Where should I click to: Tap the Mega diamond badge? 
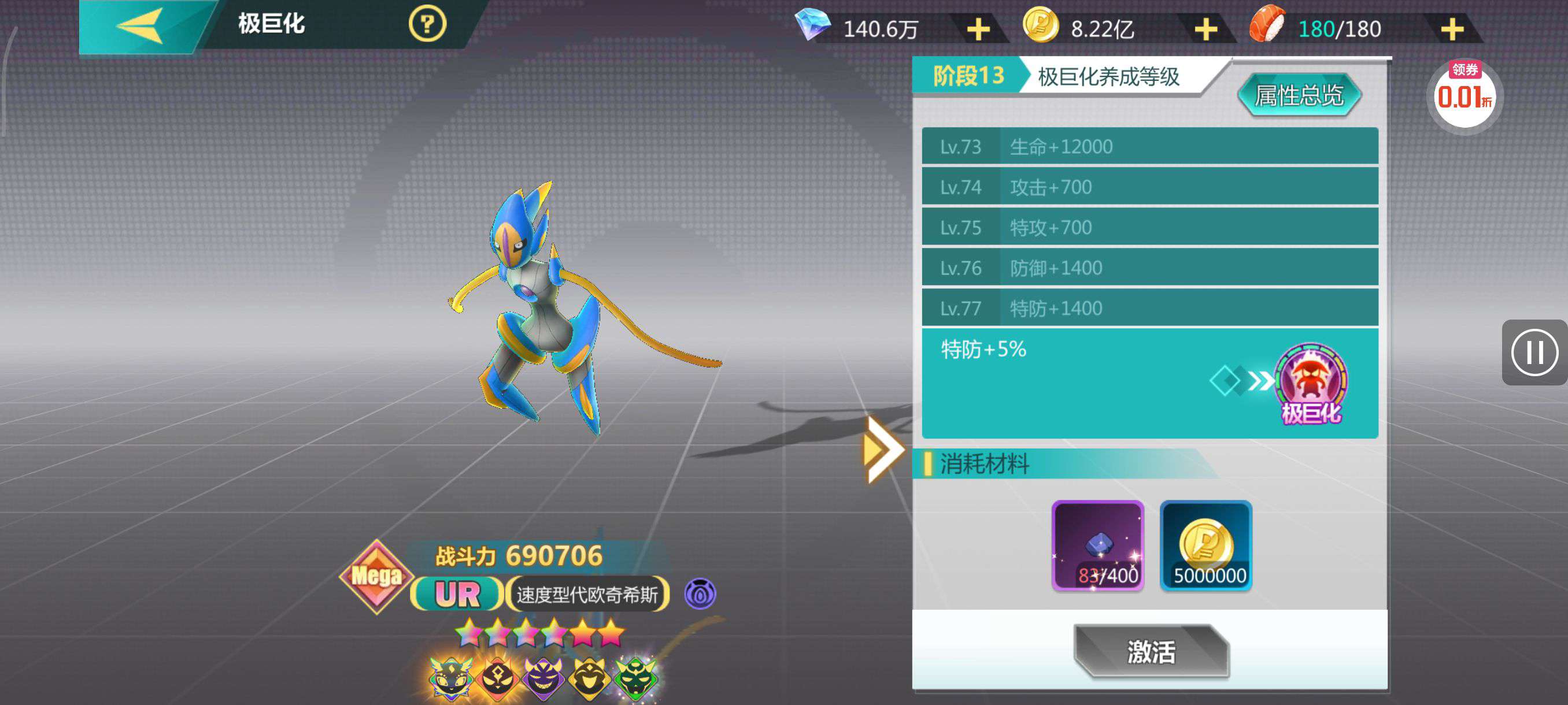click(376, 576)
